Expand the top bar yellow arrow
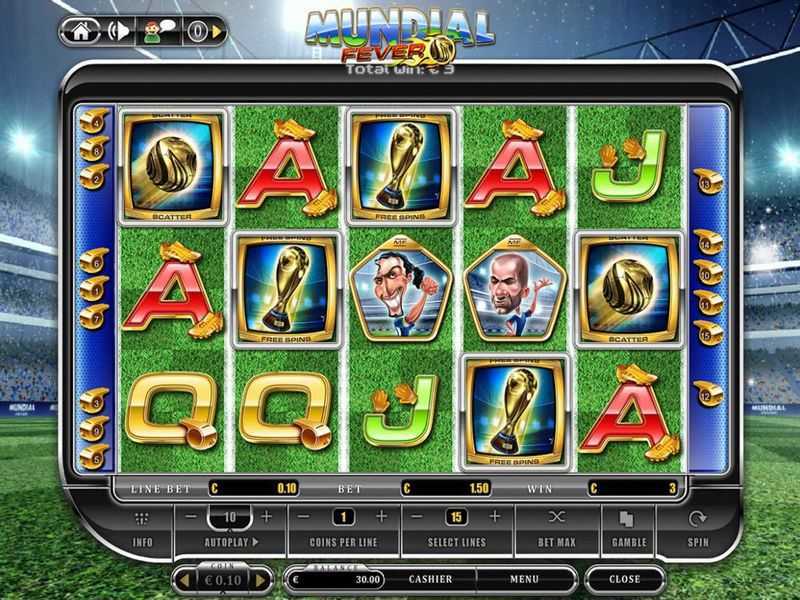800x600 pixels. [218, 32]
